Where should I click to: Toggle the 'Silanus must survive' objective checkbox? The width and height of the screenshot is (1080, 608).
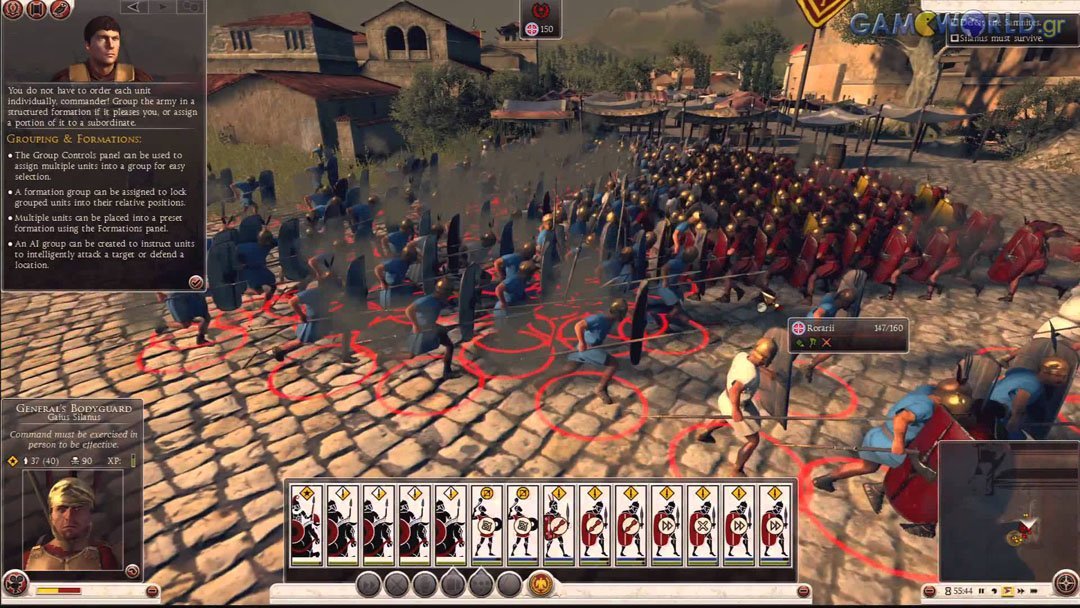(x=954, y=38)
